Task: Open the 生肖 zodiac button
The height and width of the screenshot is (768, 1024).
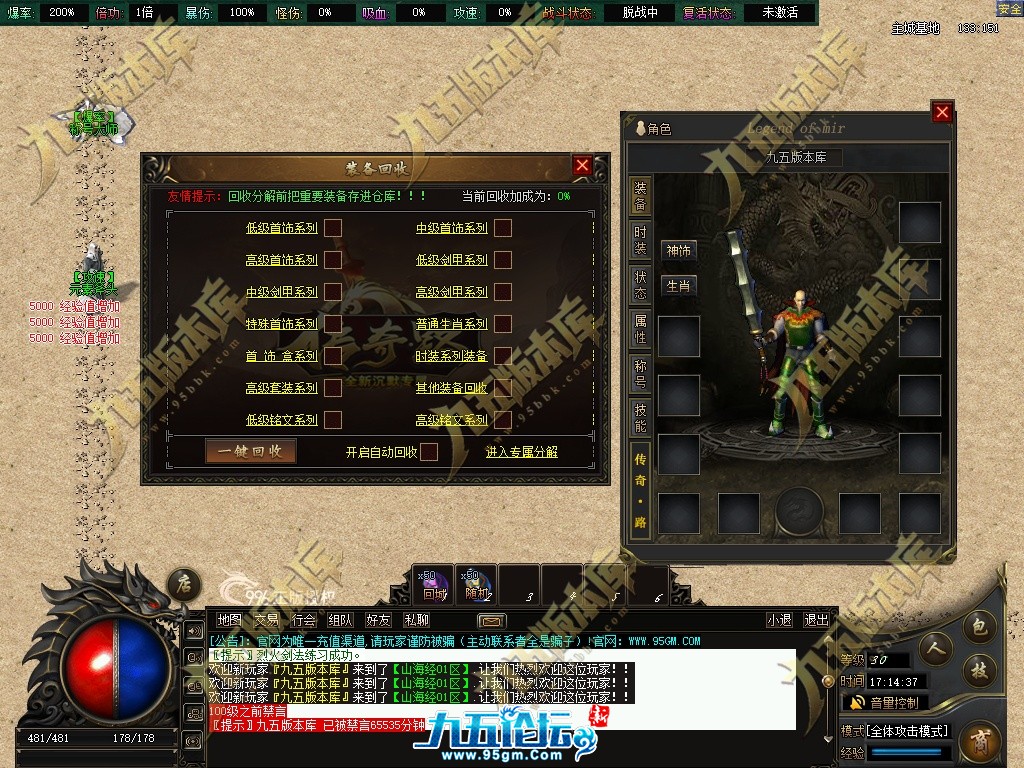Action: [679, 286]
